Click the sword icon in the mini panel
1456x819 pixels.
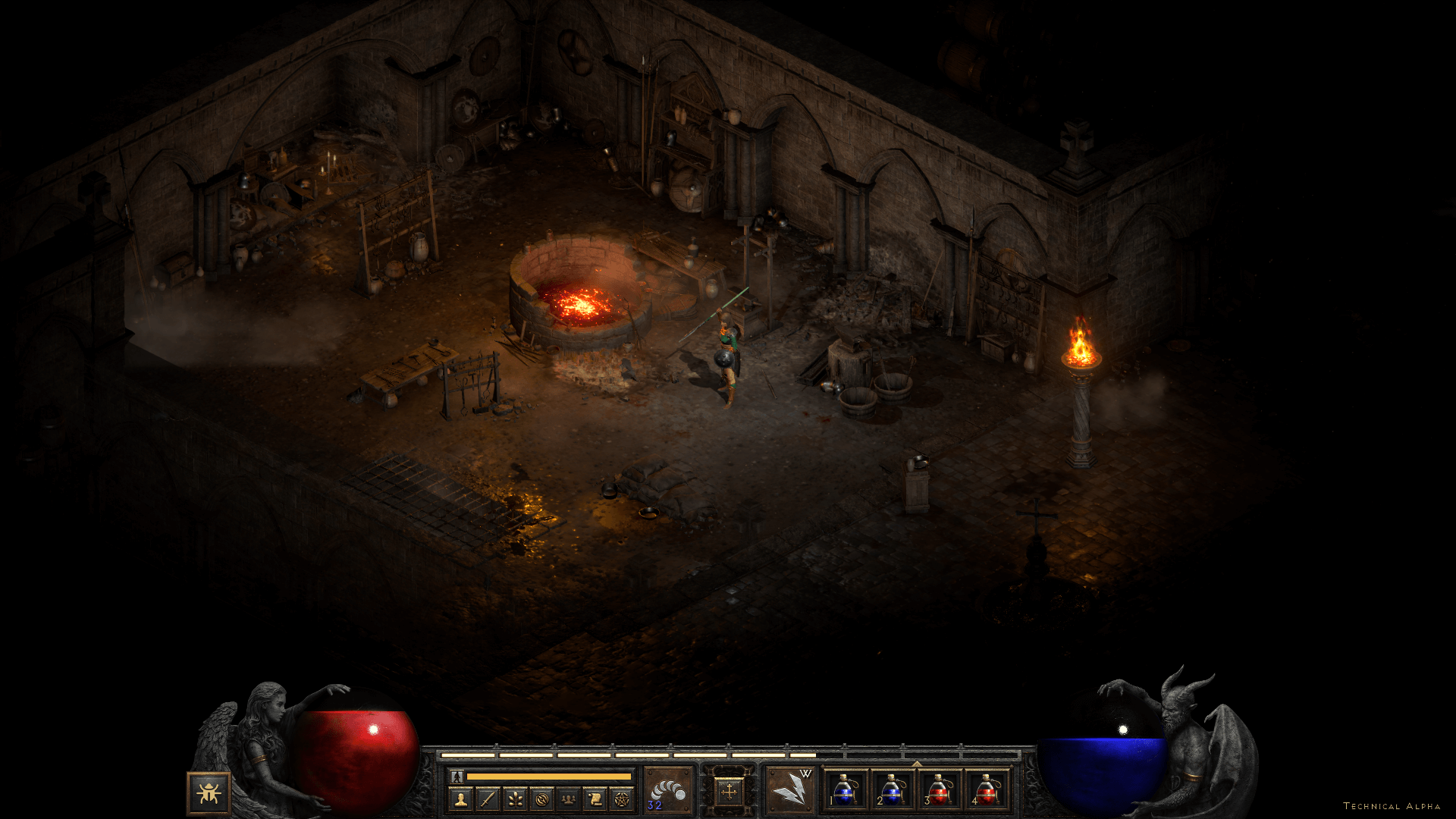point(488,799)
